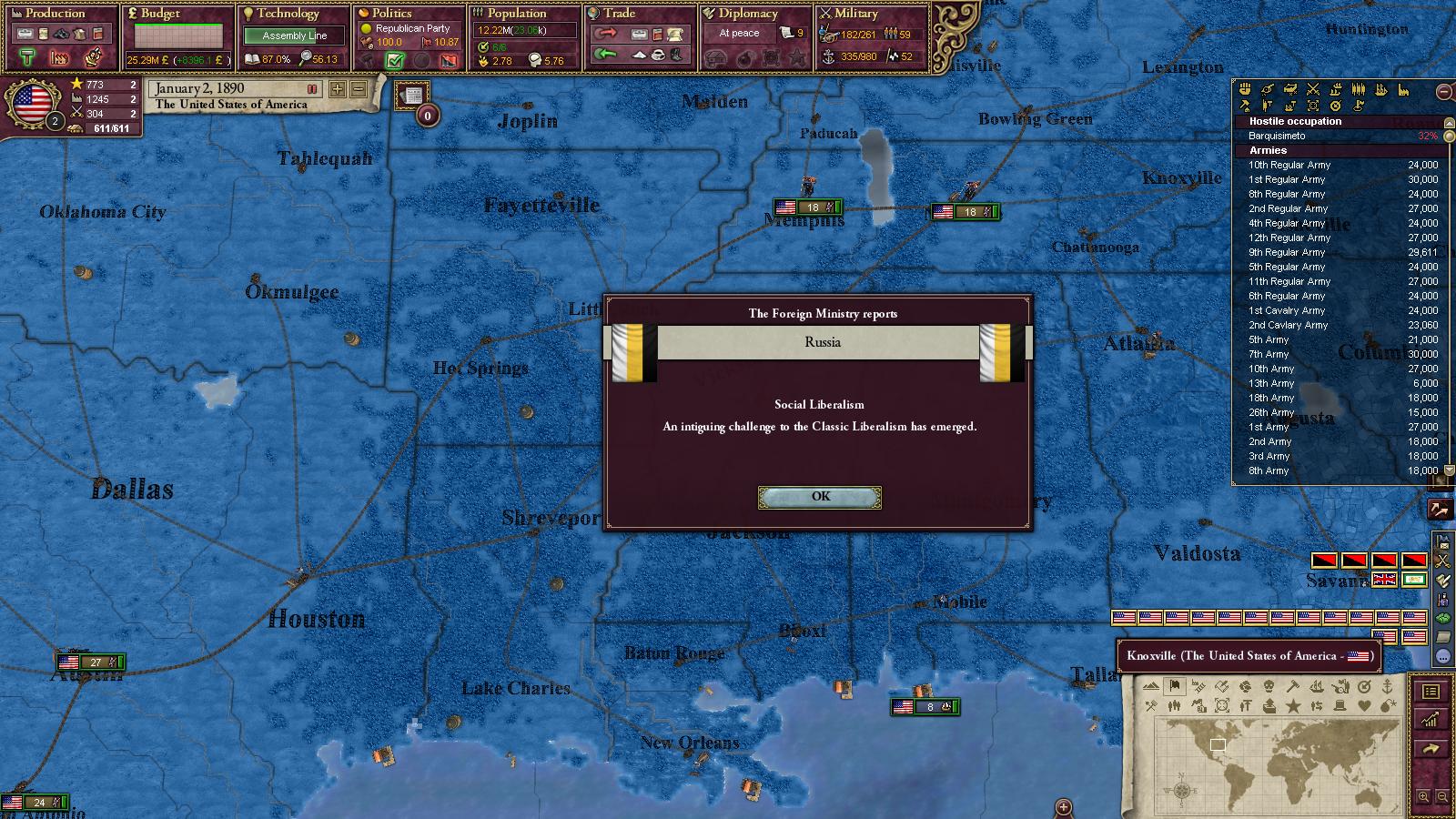Open the Diplomacy tab

pos(748,14)
